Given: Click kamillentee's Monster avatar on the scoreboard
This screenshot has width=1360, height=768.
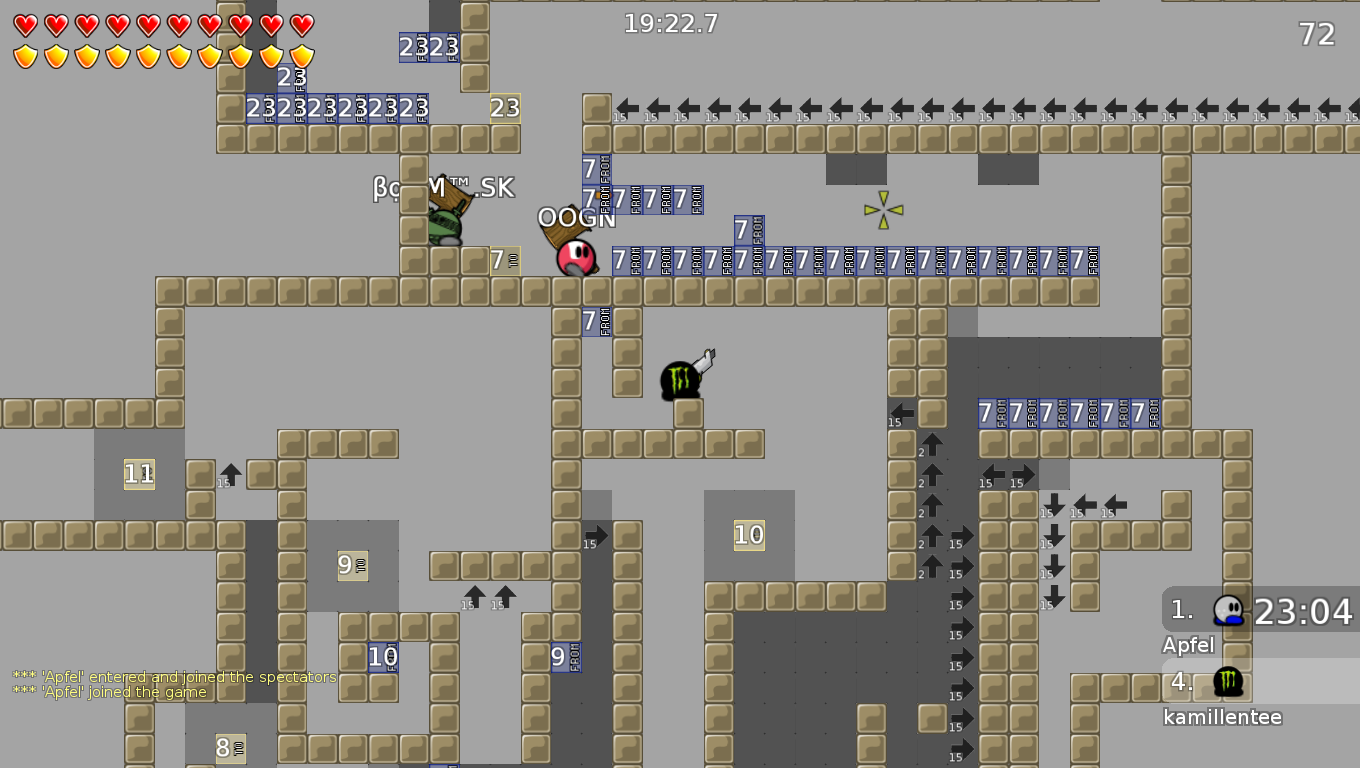Looking at the screenshot, I should [x=1229, y=680].
